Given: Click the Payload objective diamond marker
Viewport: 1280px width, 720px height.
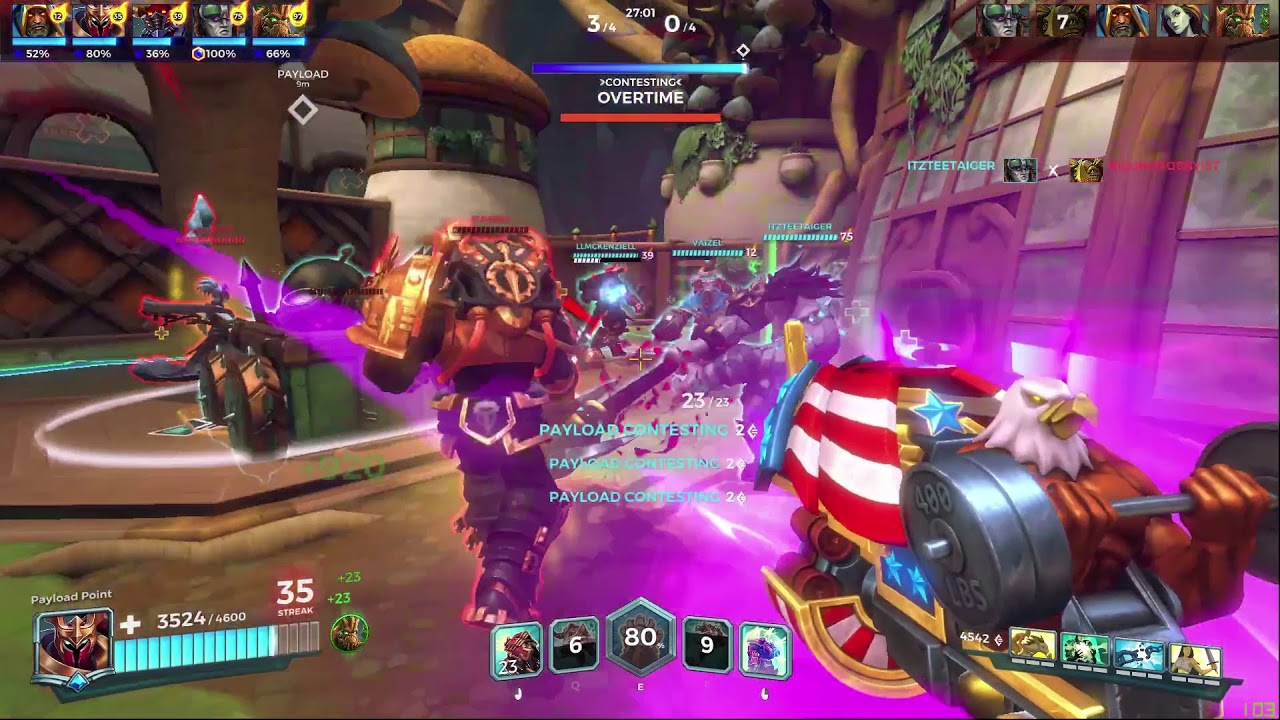Looking at the screenshot, I should click(x=302, y=110).
